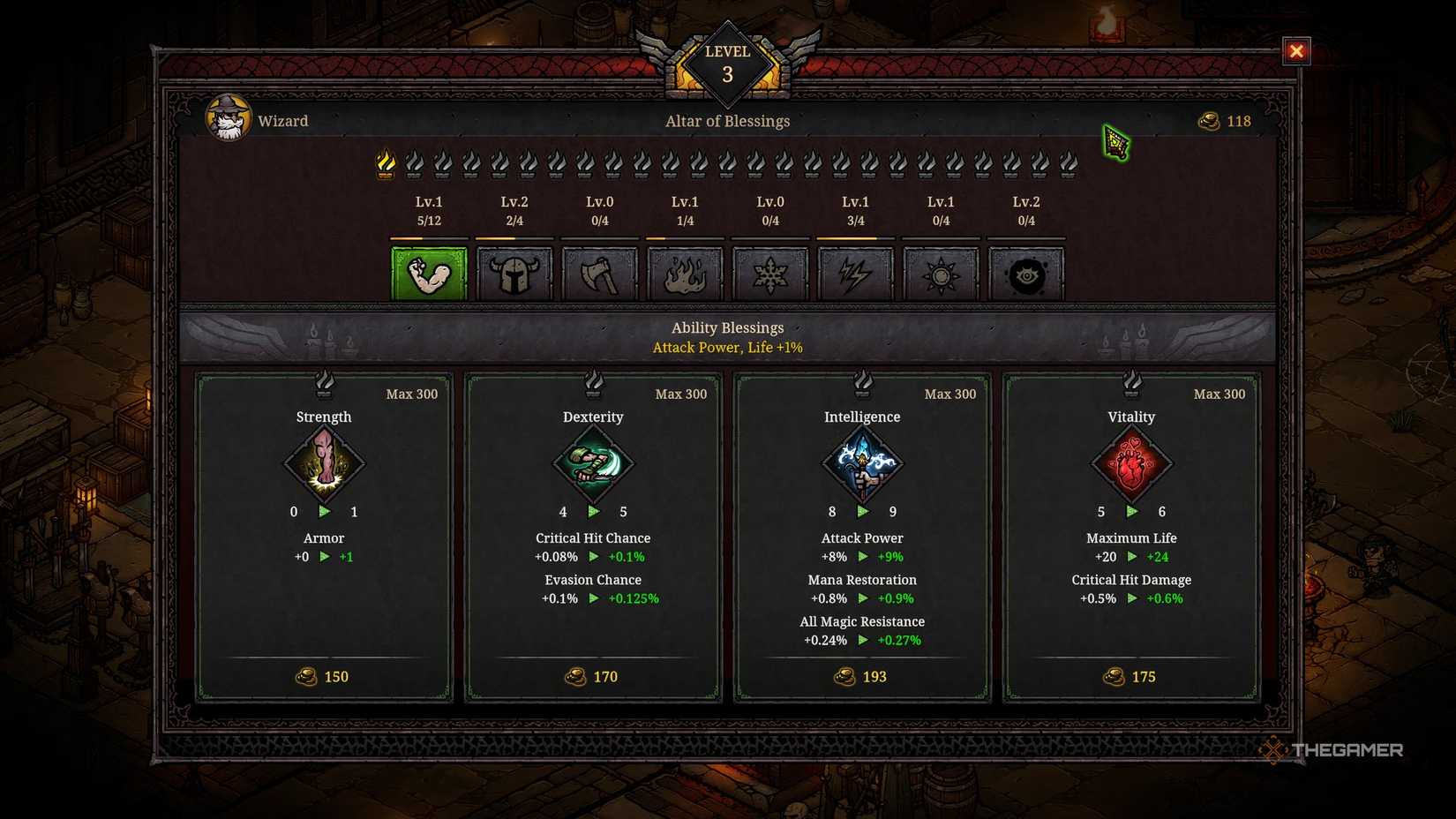Purchase the Dexterity blessing for 170 gold

tap(592, 677)
